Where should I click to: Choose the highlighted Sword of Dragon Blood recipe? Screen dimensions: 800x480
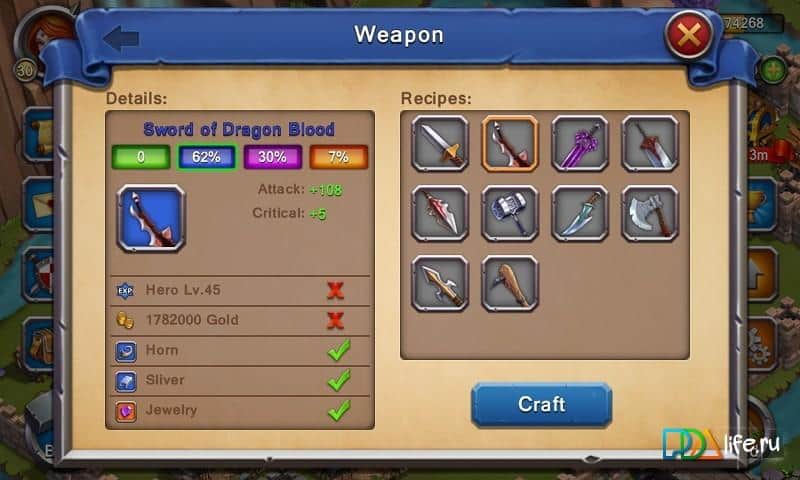510,144
